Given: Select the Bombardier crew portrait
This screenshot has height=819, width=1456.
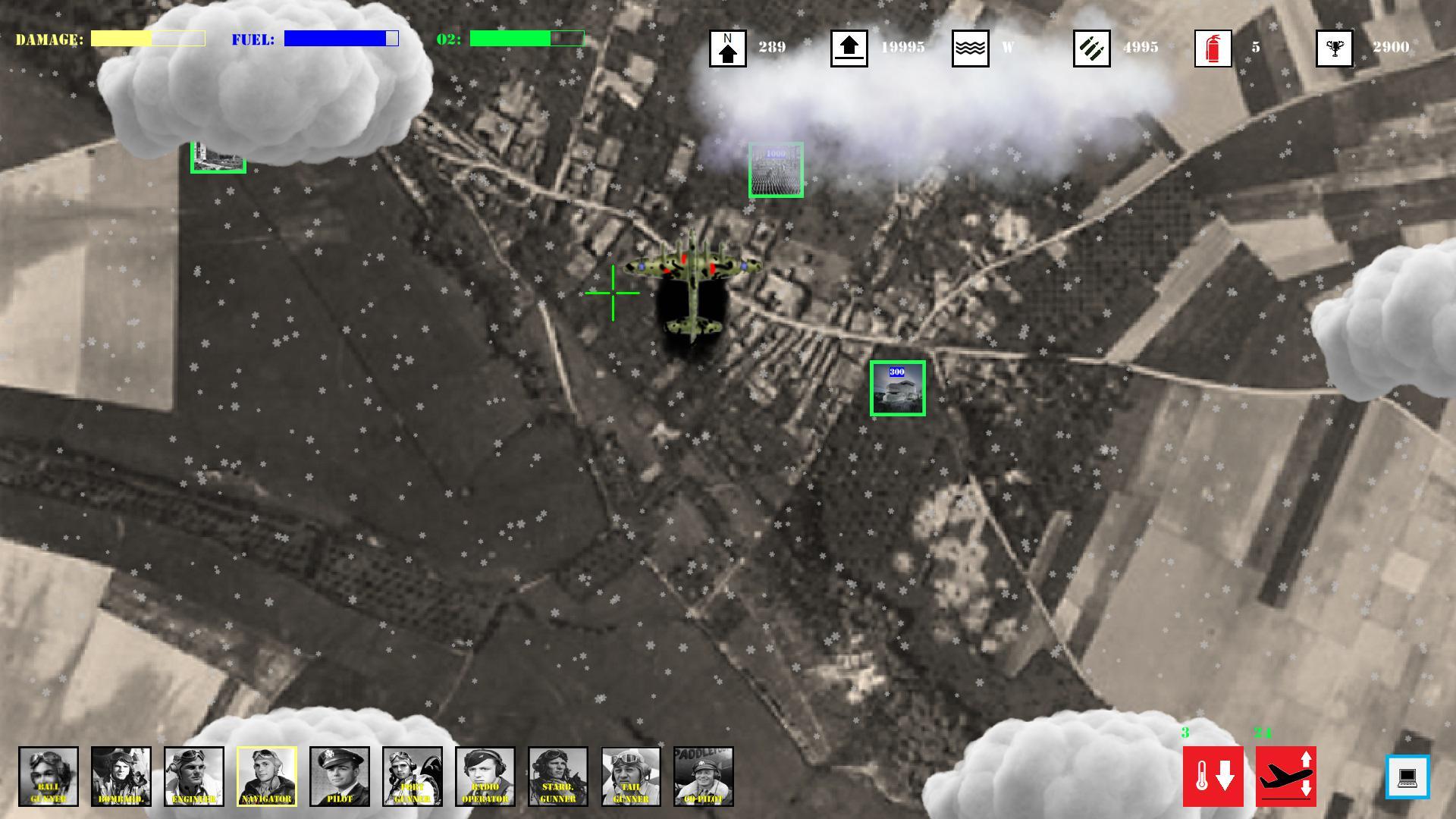Looking at the screenshot, I should pos(121,777).
